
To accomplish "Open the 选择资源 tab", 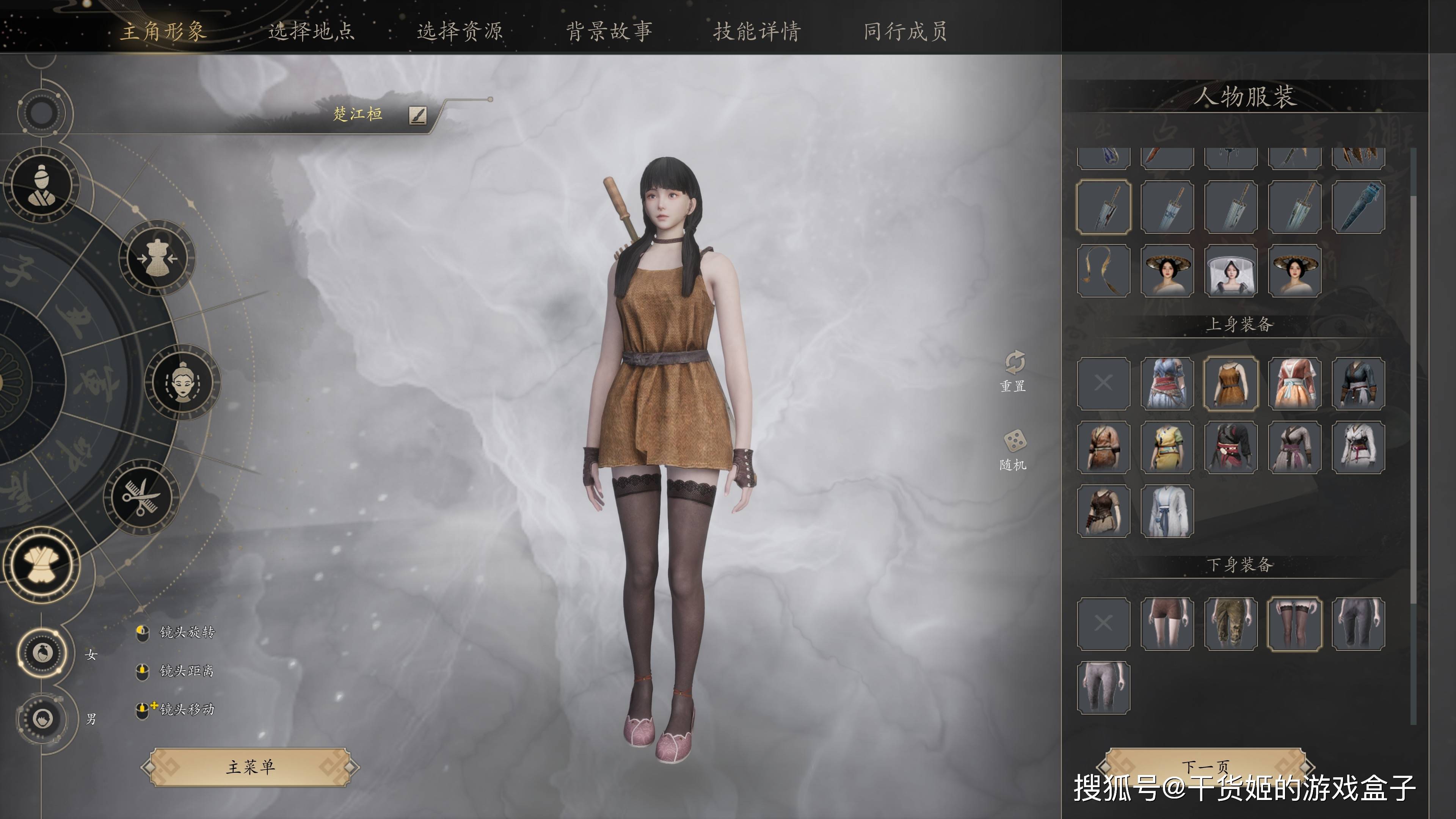I will (460, 31).
